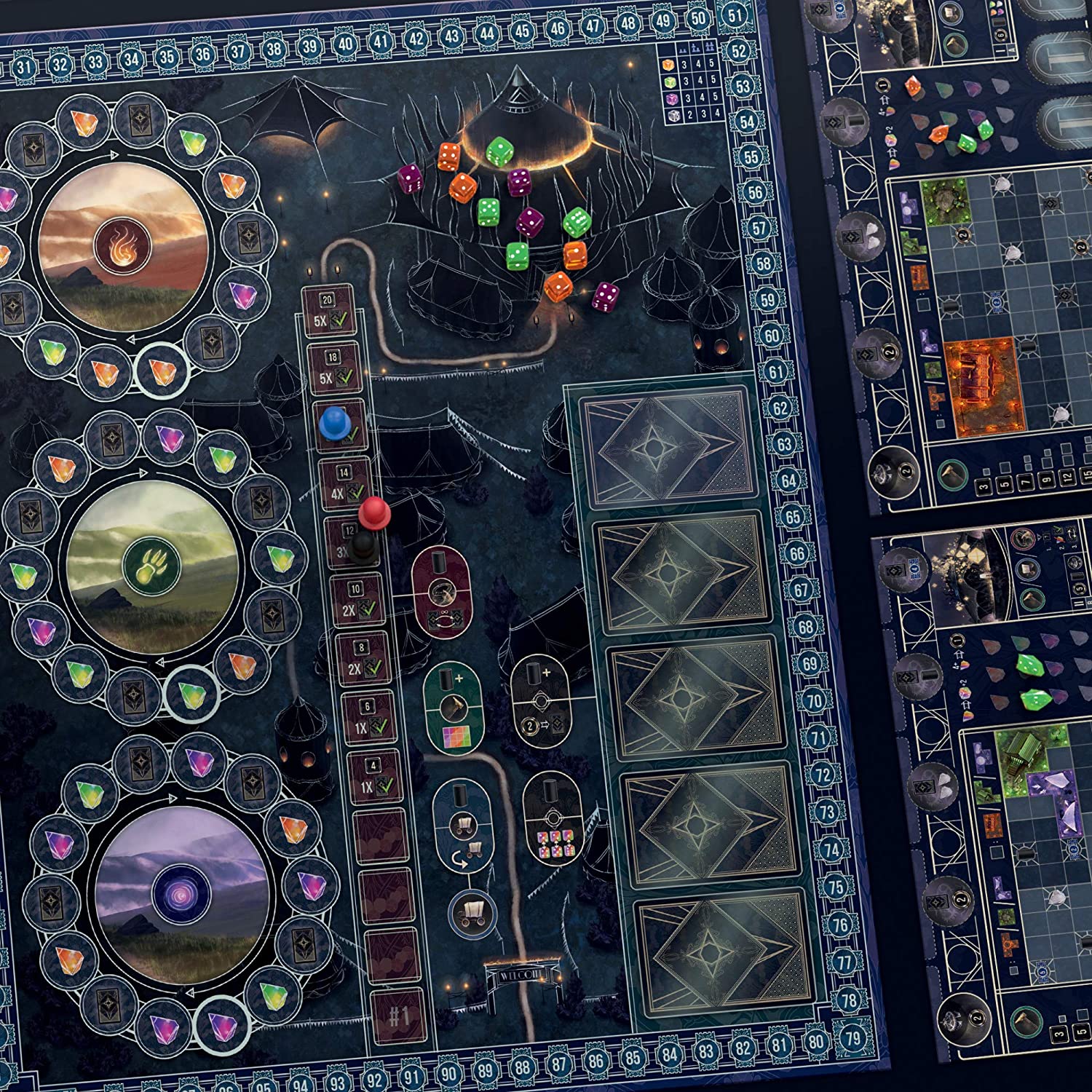
Task: Select the purple spiral wheel center
Action: 181,890
